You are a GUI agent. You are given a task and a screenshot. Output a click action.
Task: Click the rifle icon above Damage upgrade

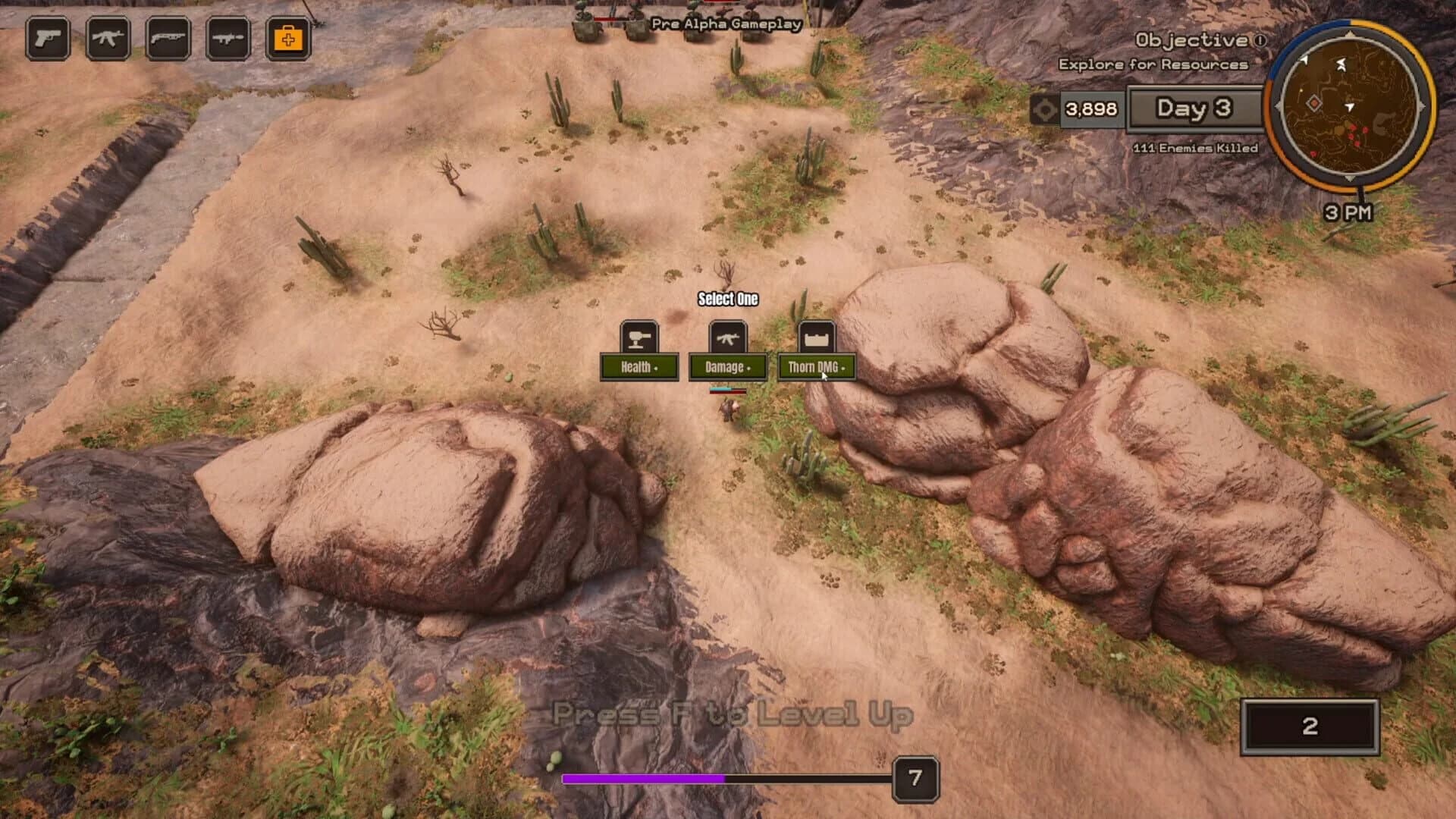726,337
